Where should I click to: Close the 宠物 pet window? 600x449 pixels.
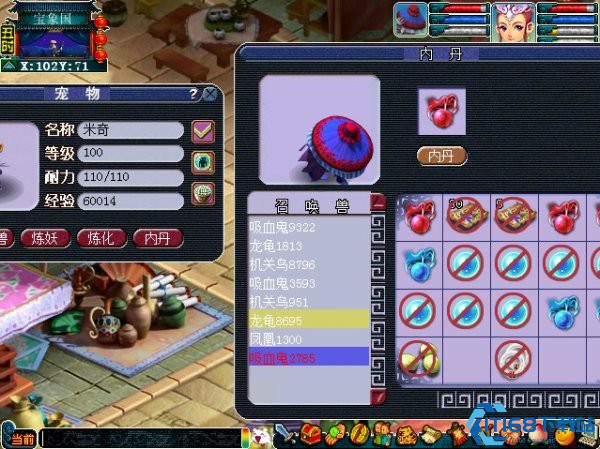tap(210, 94)
